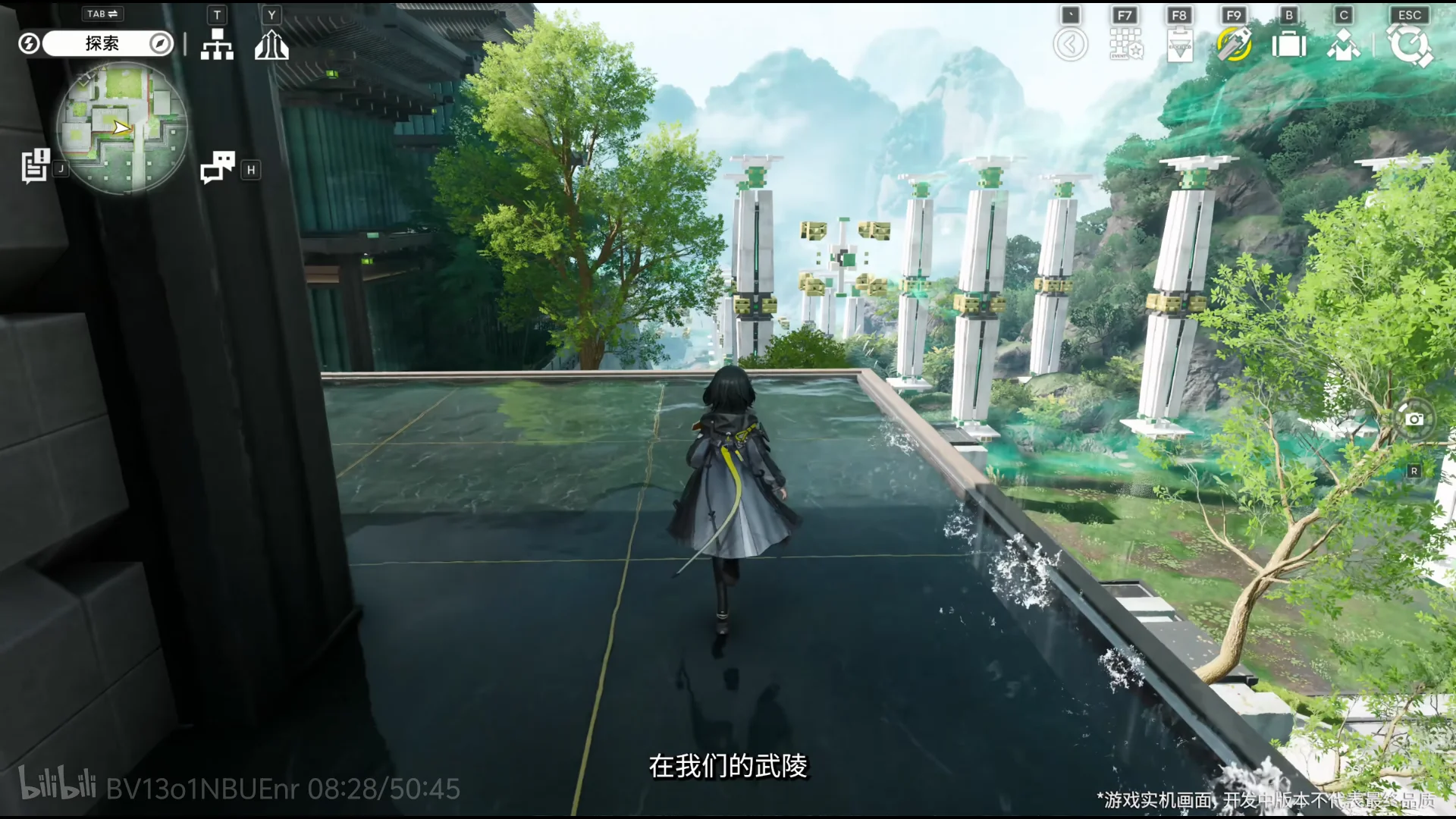Open the briefcase inventory icon
1456x819 pixels.
click(x=1288, y=45)
